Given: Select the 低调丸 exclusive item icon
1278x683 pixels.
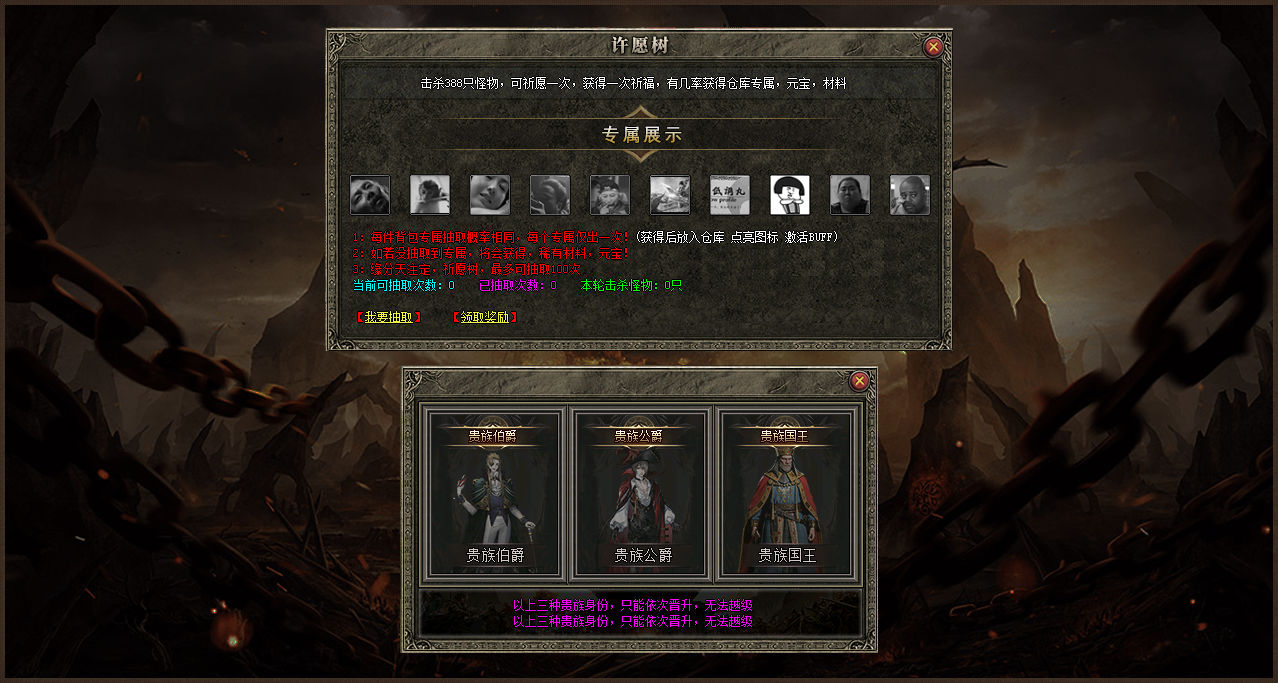Looking at the screenshot, I should pos(730,195).
